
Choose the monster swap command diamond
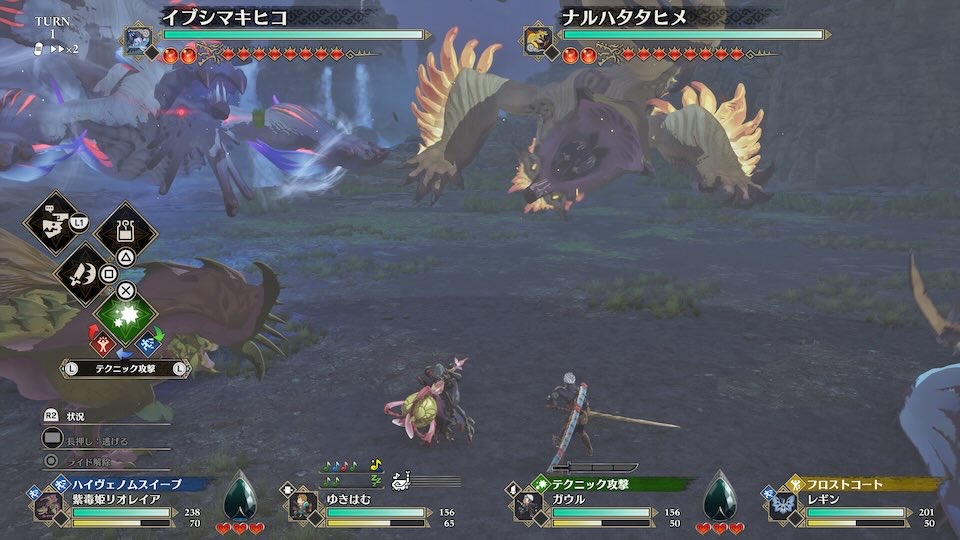pyautogui.click(x=51, y=223)
